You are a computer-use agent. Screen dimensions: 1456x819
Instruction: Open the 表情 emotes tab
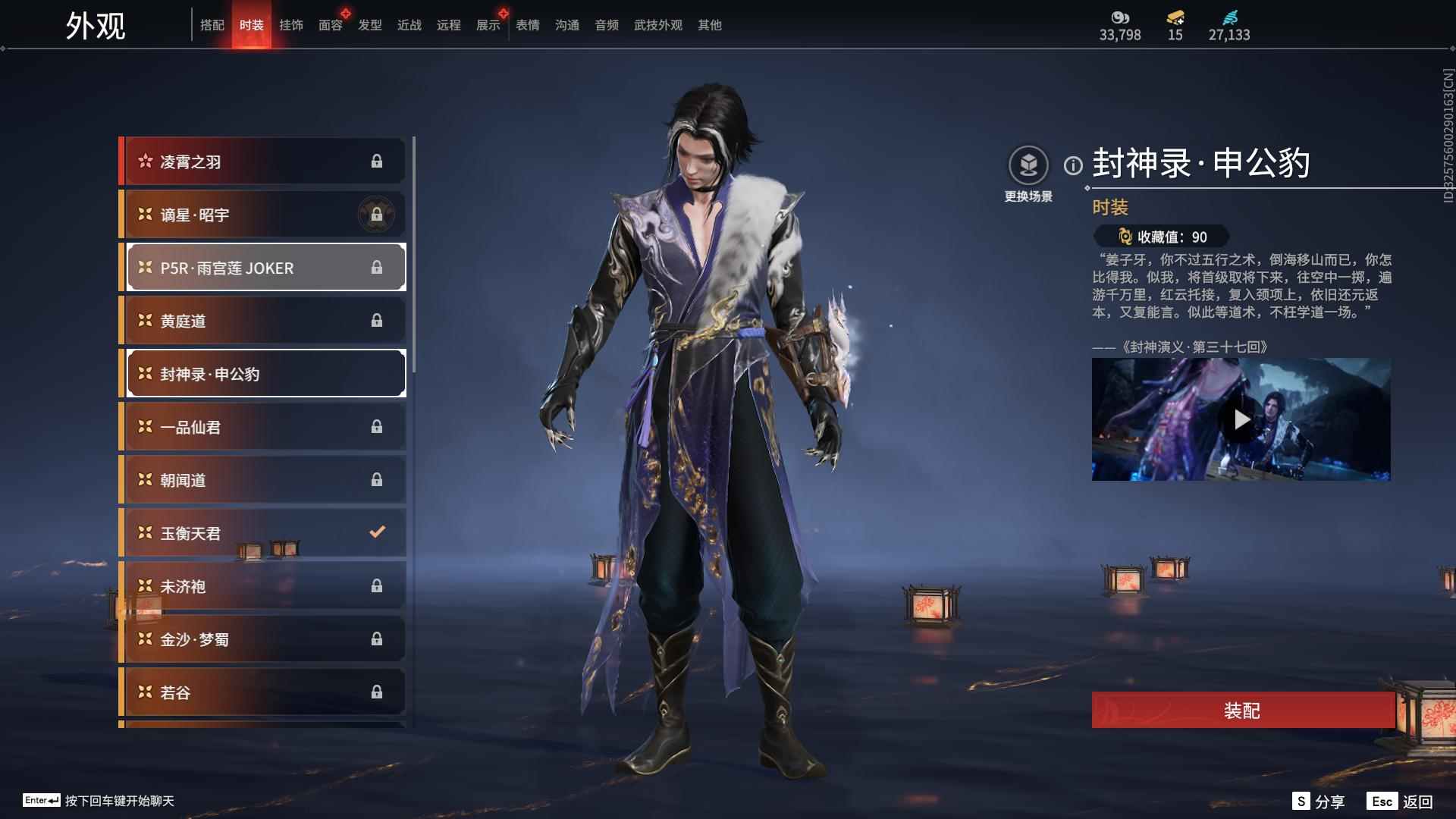click(x=528, y=26)
